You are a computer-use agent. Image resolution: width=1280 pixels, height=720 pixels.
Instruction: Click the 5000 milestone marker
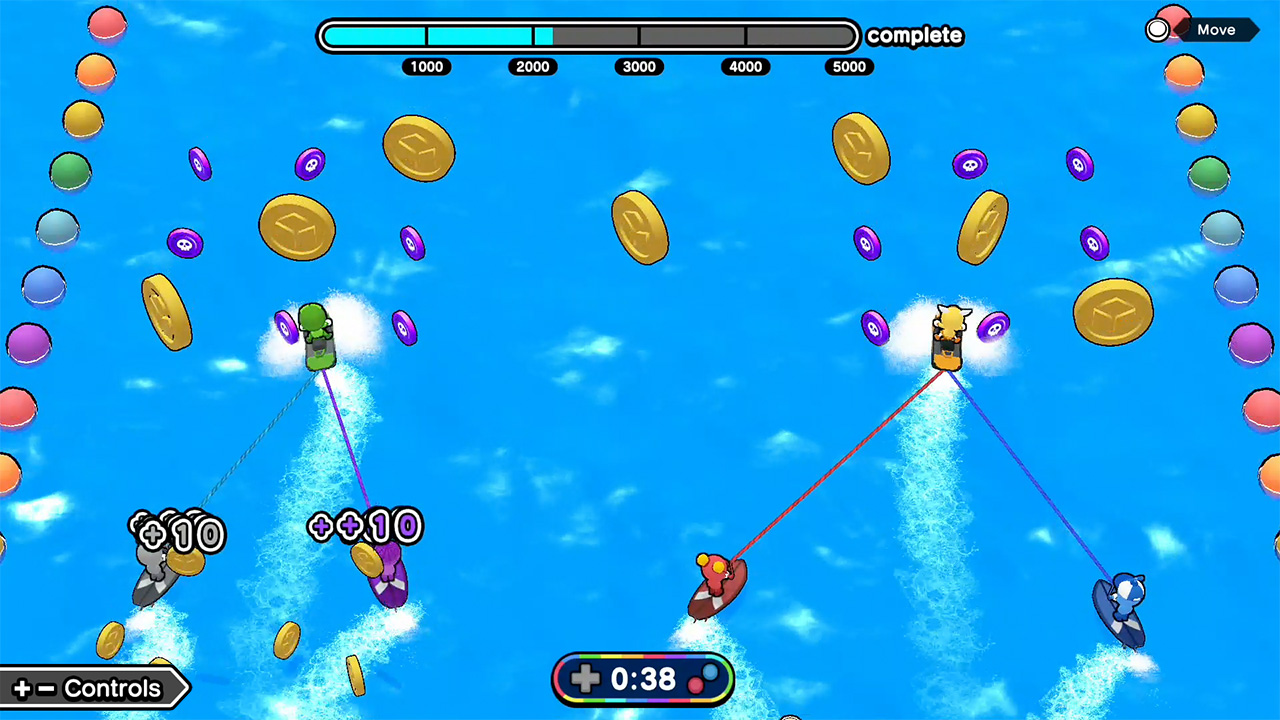coord(849,67)
